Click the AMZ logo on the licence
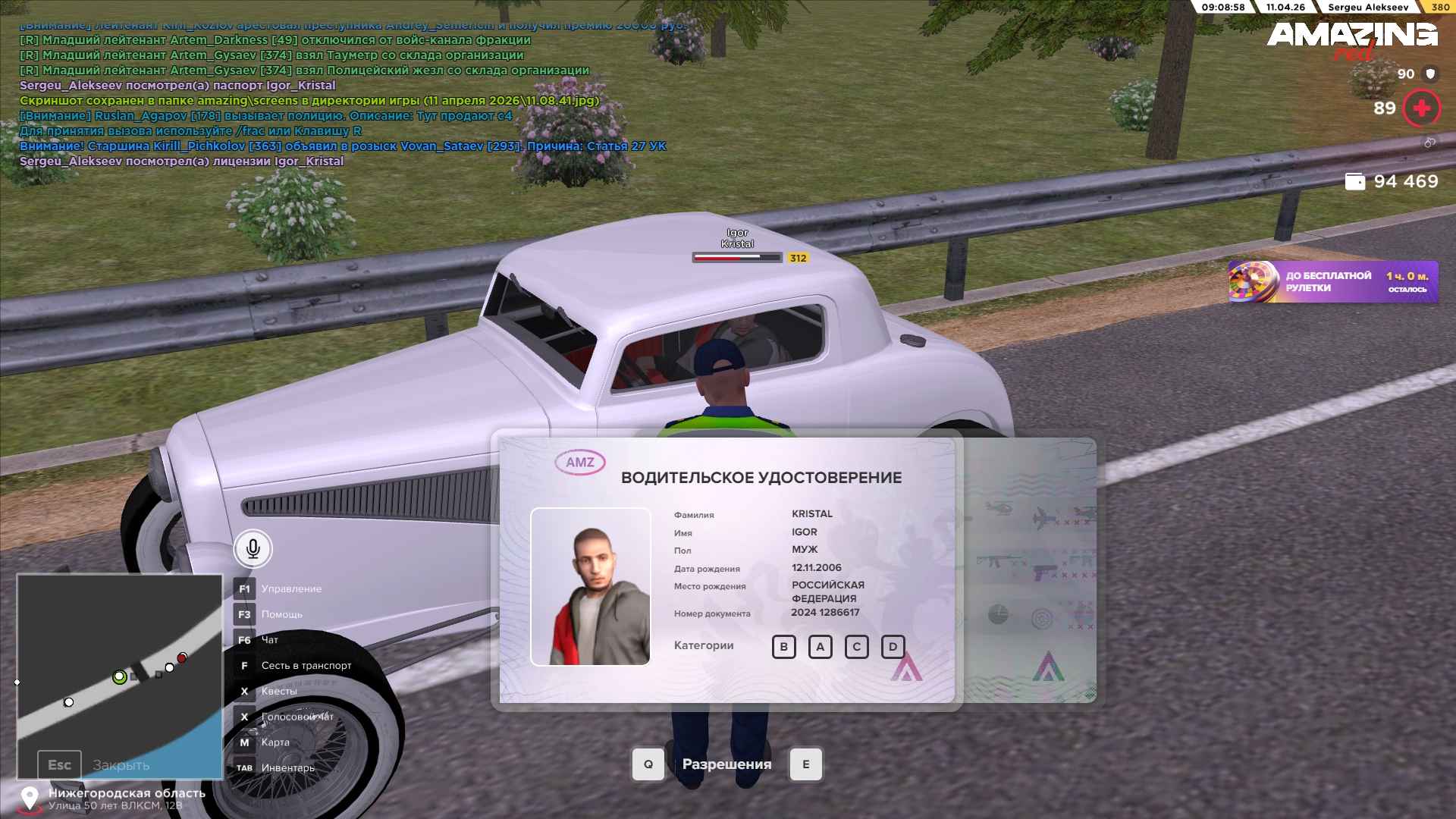 (580, 463)
